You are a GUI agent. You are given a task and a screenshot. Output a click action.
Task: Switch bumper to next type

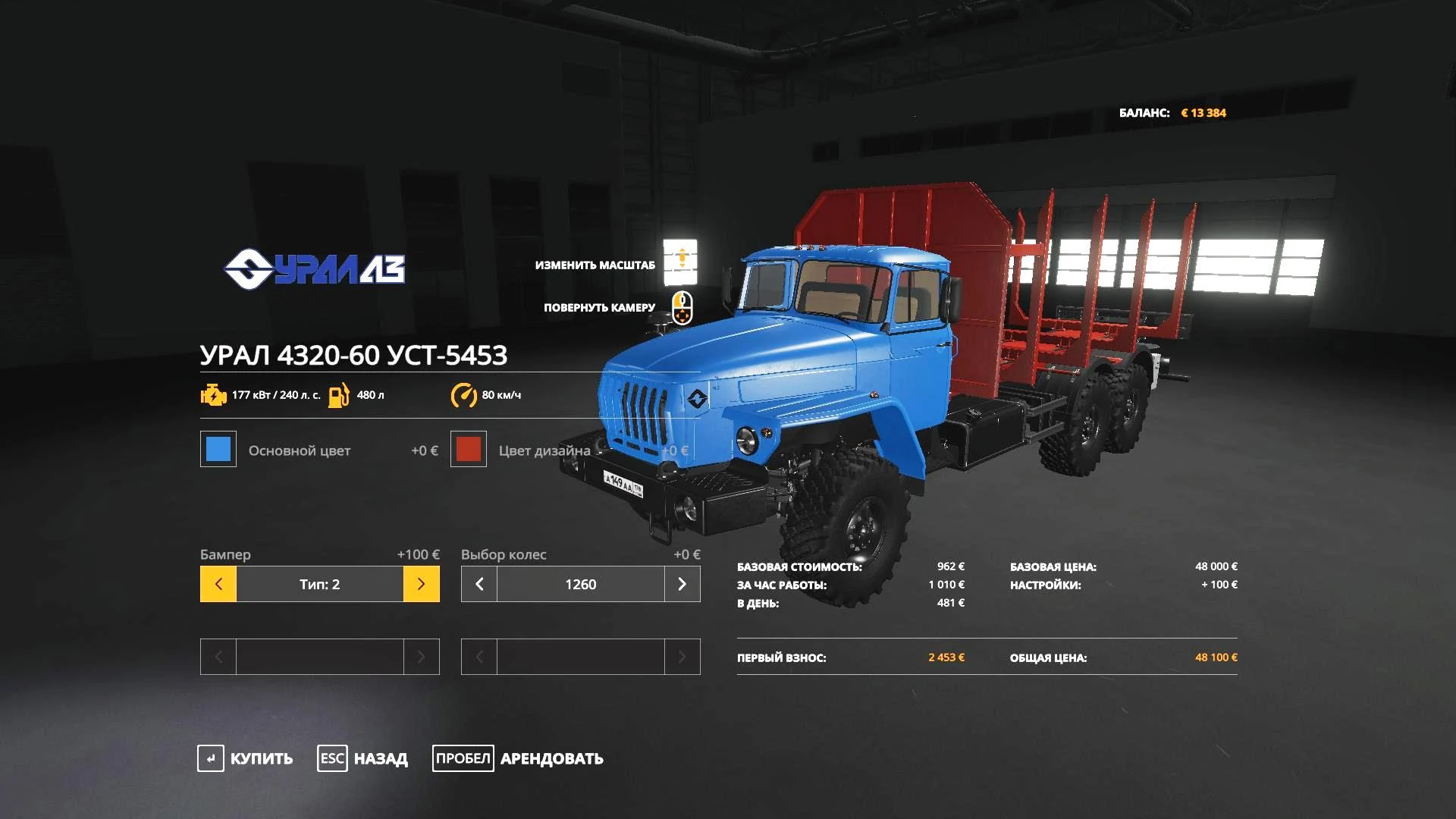pos(421,584)
